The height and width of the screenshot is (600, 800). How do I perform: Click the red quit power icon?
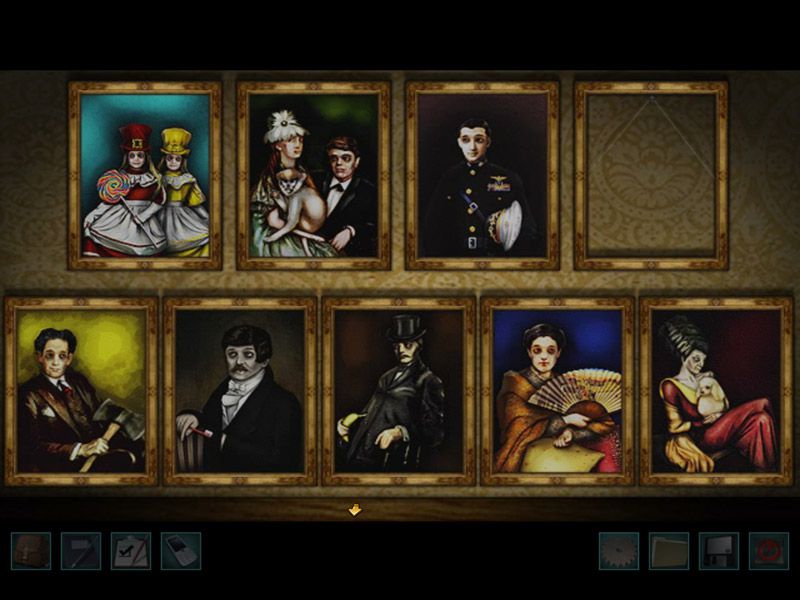[768, 551]
